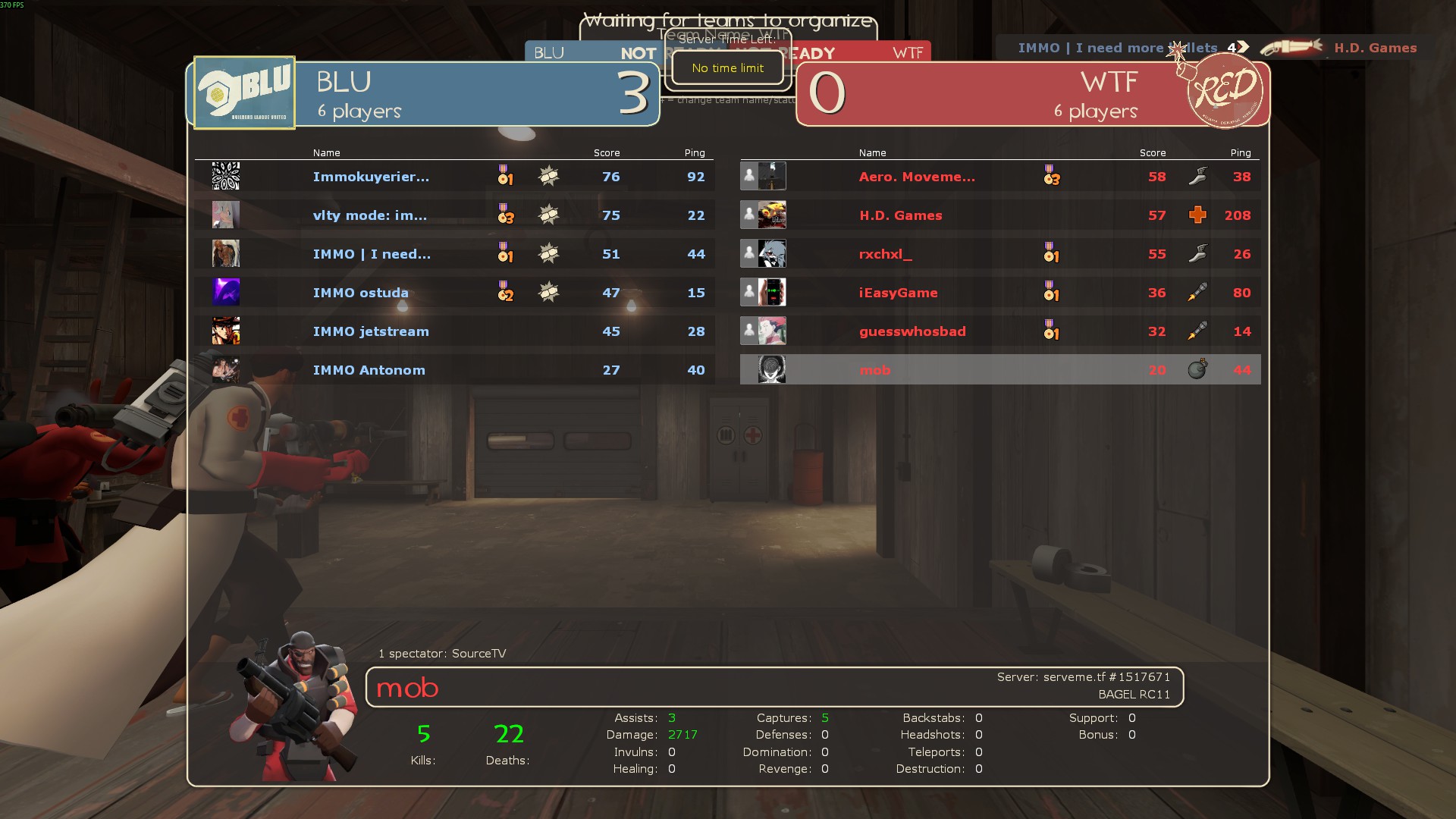This screenshot has width=1456, height=819.
Task: Open Immokuyerier's avatar thumbnail
Action: pyautogui.click(x=226, y=177)
